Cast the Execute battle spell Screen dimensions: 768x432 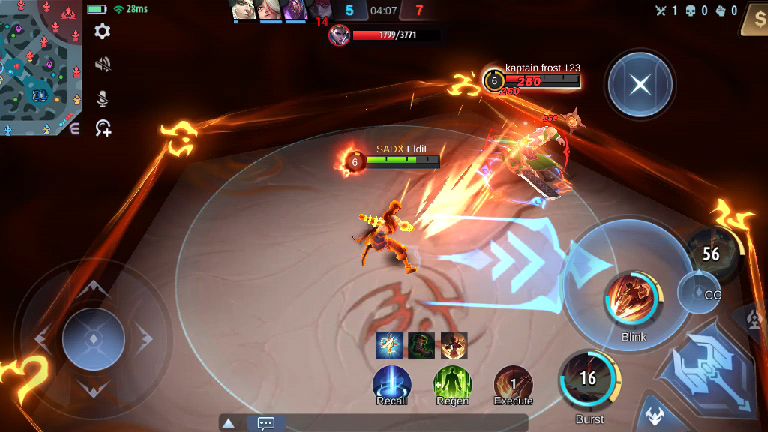pos(513,382)
